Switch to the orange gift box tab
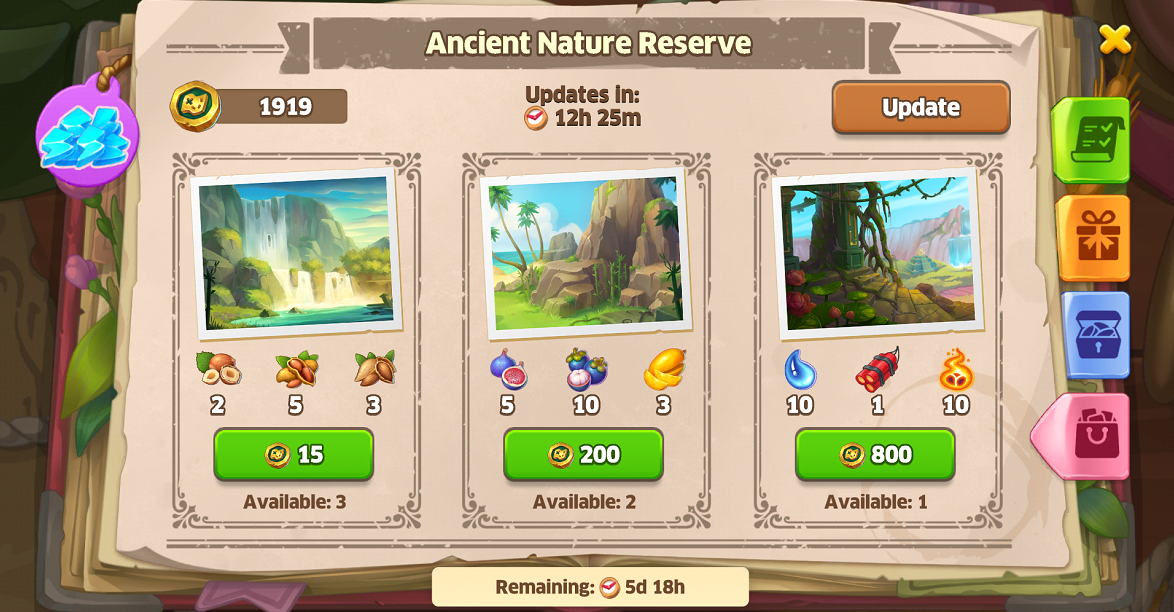 pos(1096,237)
